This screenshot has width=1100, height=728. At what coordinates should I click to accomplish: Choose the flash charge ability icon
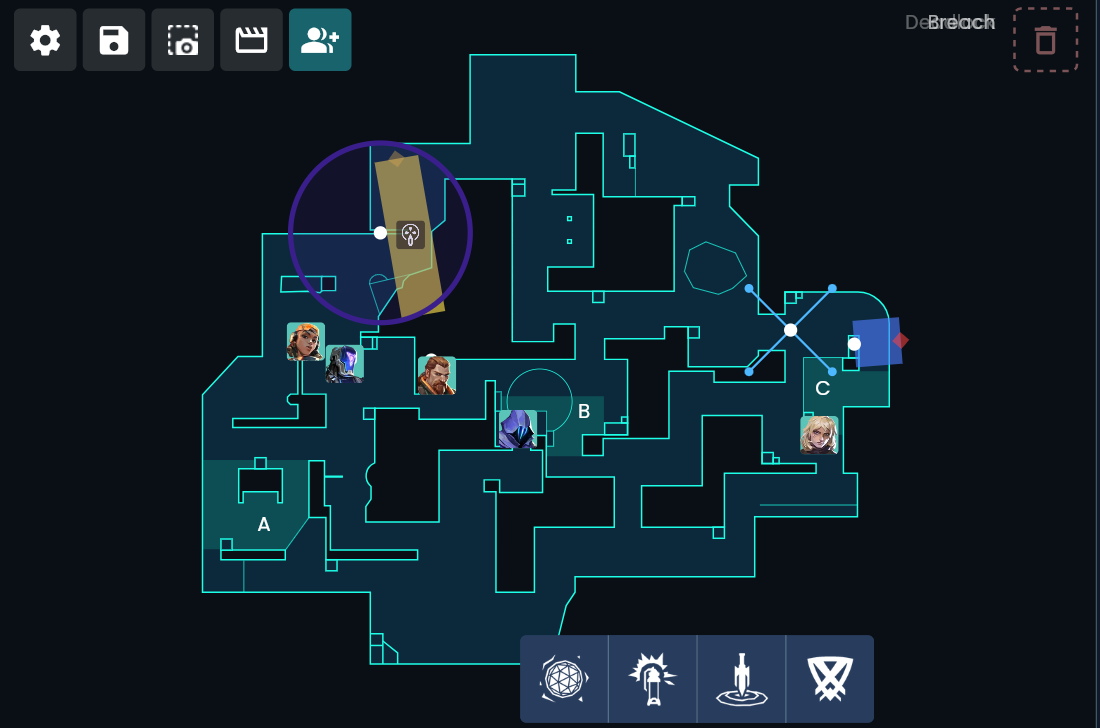pyautogui.click(x=652, y=679)
